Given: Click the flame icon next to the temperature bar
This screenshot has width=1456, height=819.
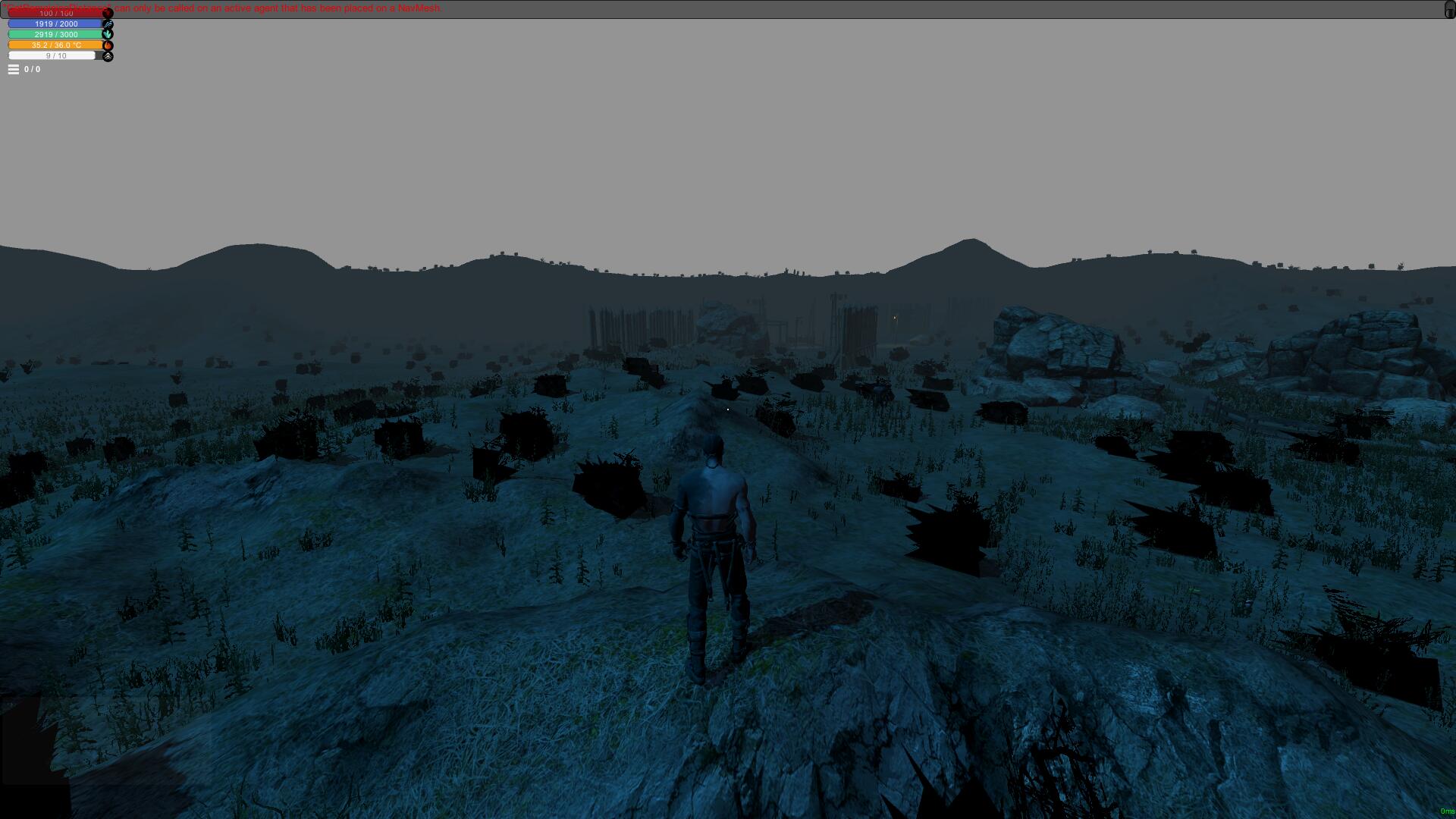Looking at the screenshot, I should 108,45.
